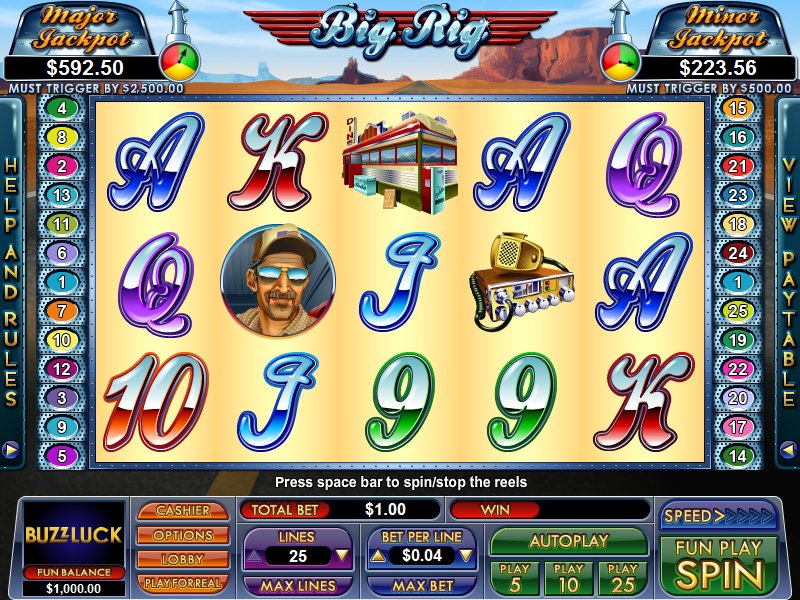800x600 pixels.
Task: Select Play 10 spins
Action: click(x=568, y=578)
